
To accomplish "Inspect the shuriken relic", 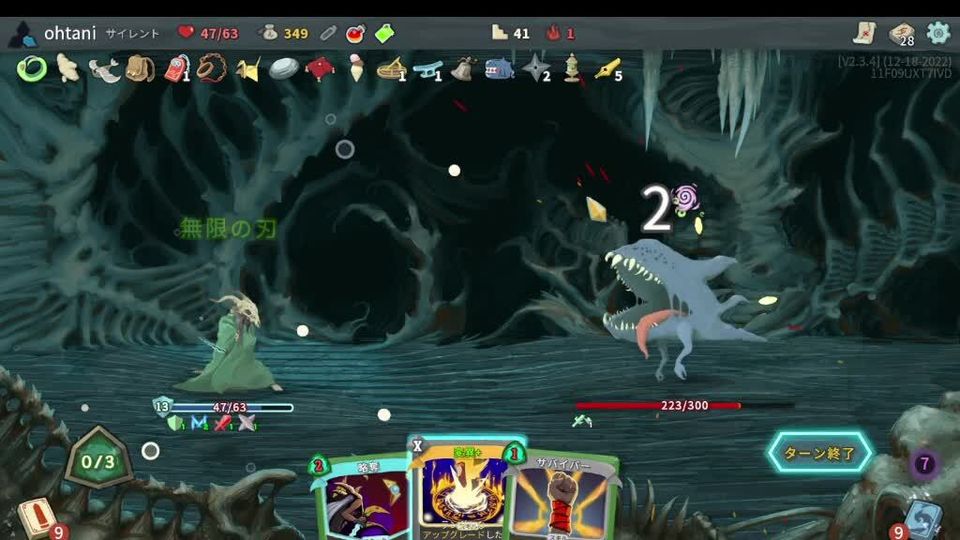I will pyautogui.click(x=536, y=68).
